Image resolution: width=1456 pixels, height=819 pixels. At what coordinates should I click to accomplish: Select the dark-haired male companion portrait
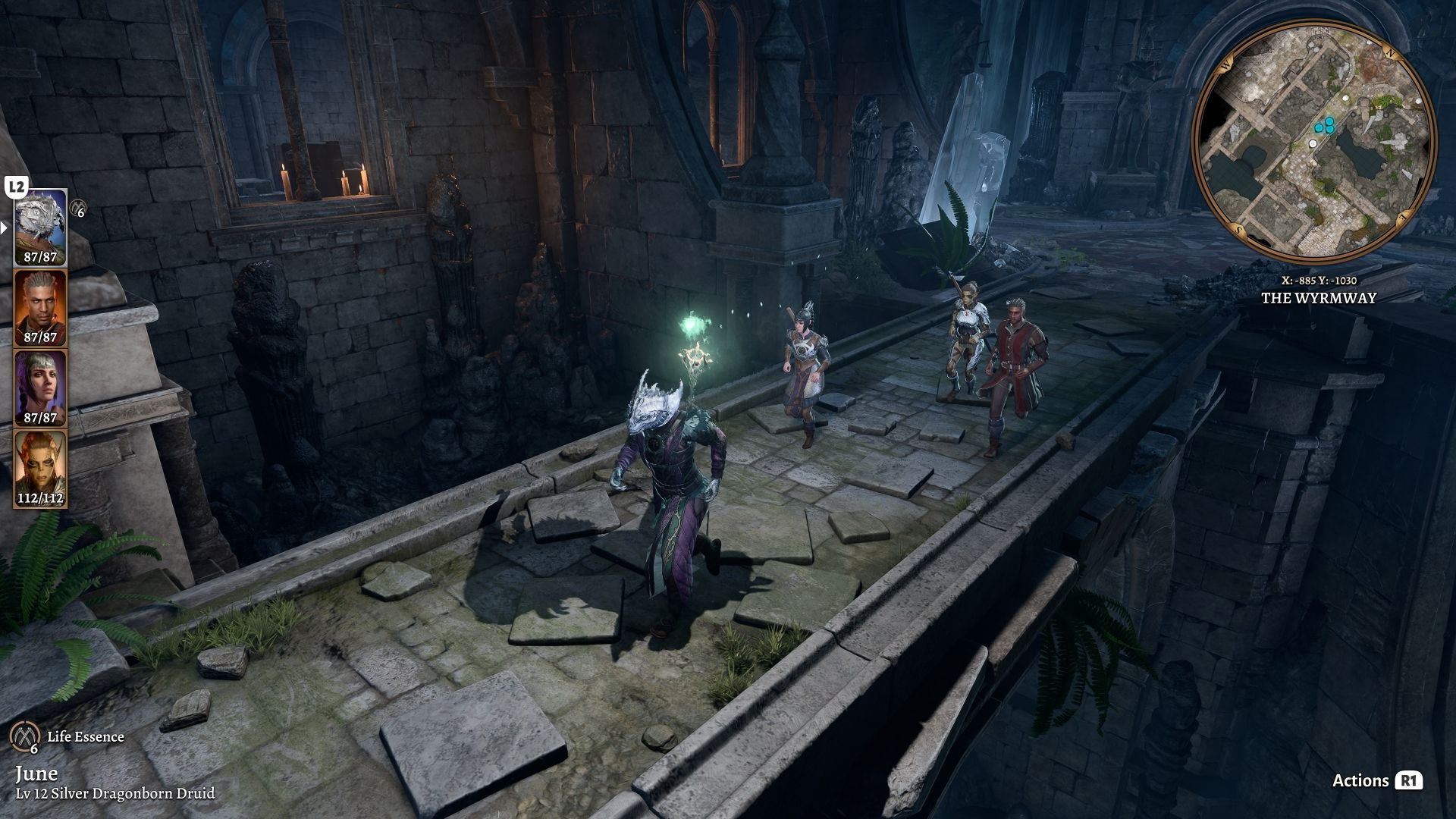tap(41, 307)
